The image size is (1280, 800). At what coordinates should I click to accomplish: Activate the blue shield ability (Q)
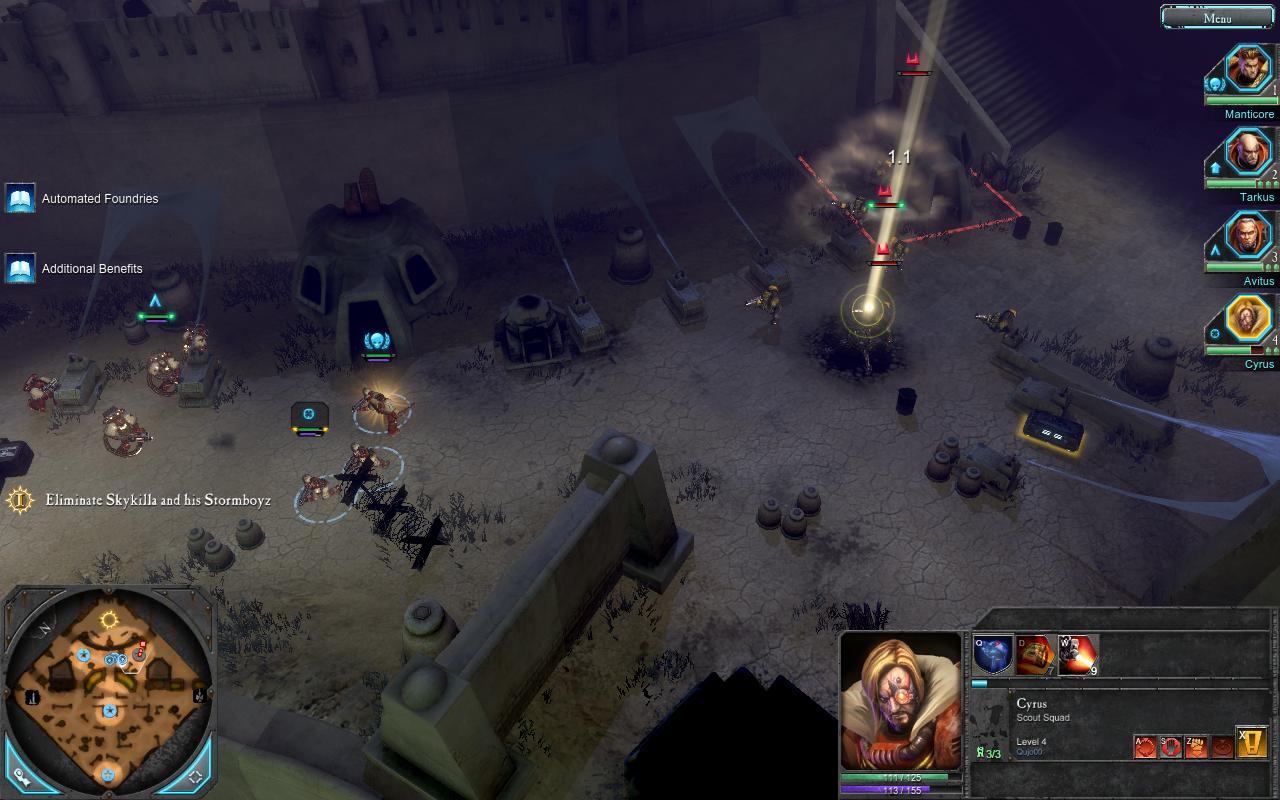click(x=993, y=655)
